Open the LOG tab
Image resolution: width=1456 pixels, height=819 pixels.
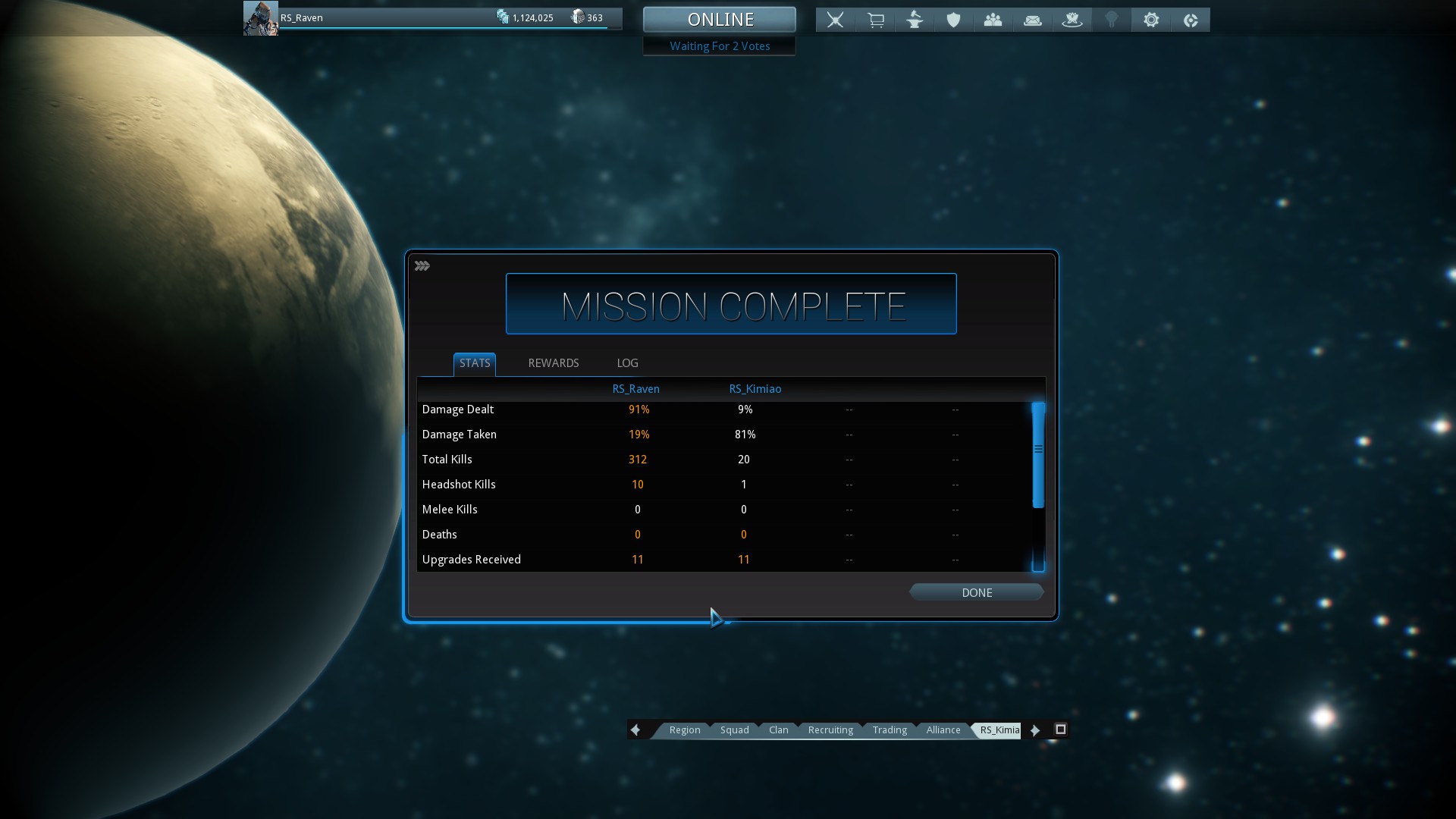pyautogui.click(x=627, y=363)
